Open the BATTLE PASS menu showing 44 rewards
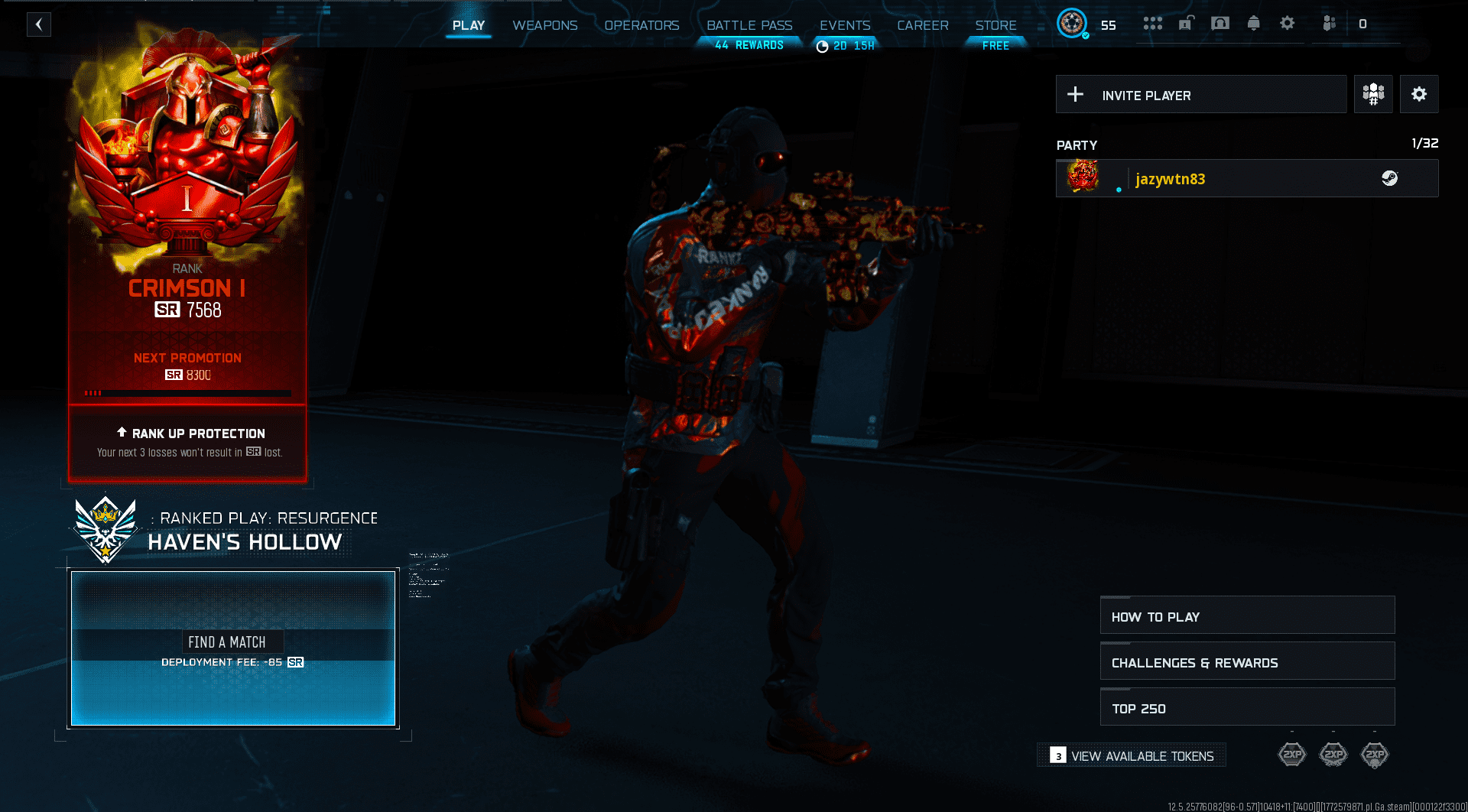The height and width of the screenshot is (812, 1468). click(x=749, y=25)
